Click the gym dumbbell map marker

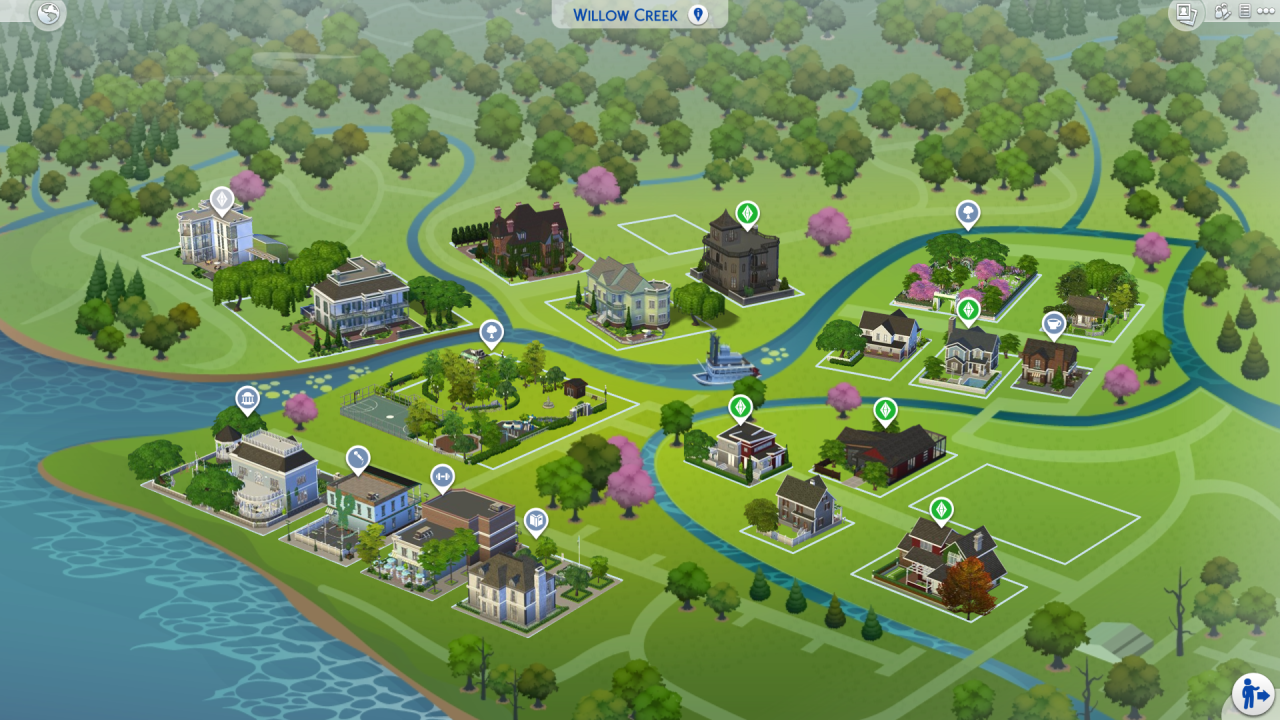(443, 475)
